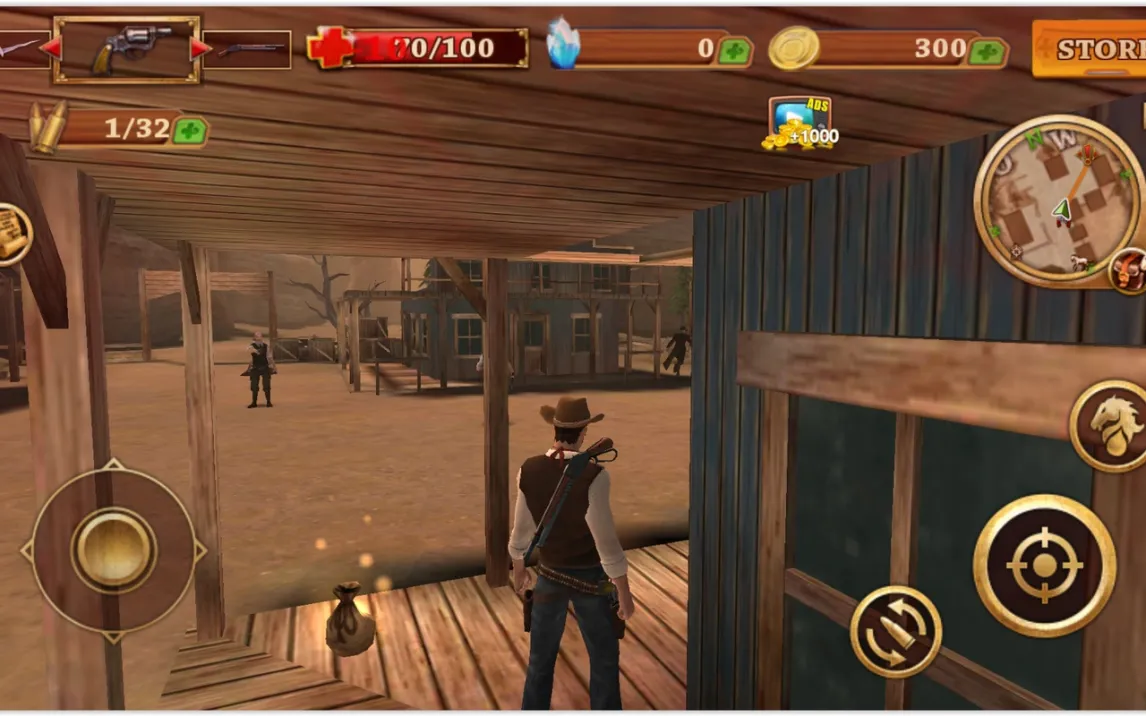This screenshot has width=1146, height=716.
Task: Switch to the previous weapon with the left red arrow
Action: [x=49, y=47]
